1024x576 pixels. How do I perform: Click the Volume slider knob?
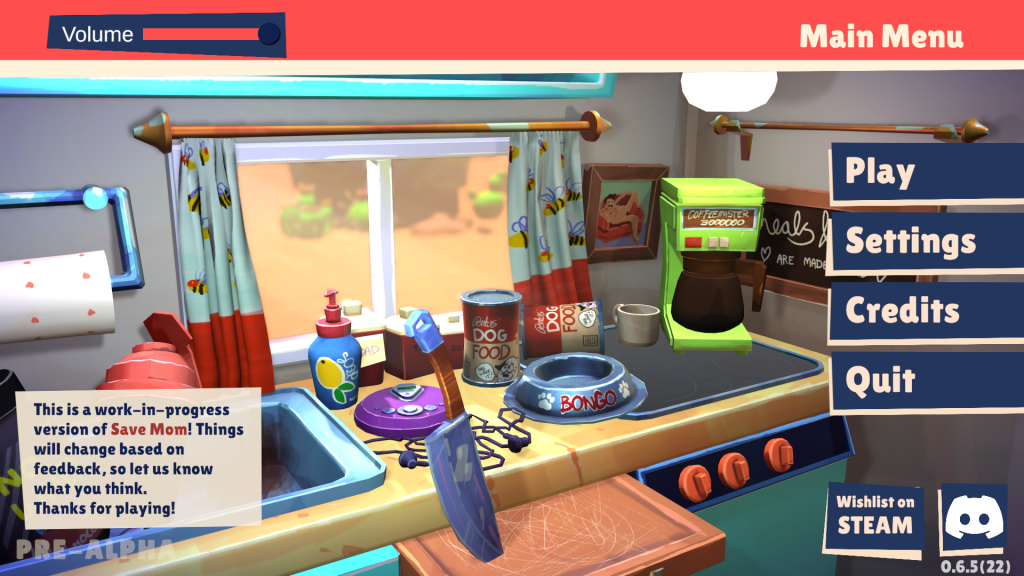pyautogui.click(x=269, y=35)
